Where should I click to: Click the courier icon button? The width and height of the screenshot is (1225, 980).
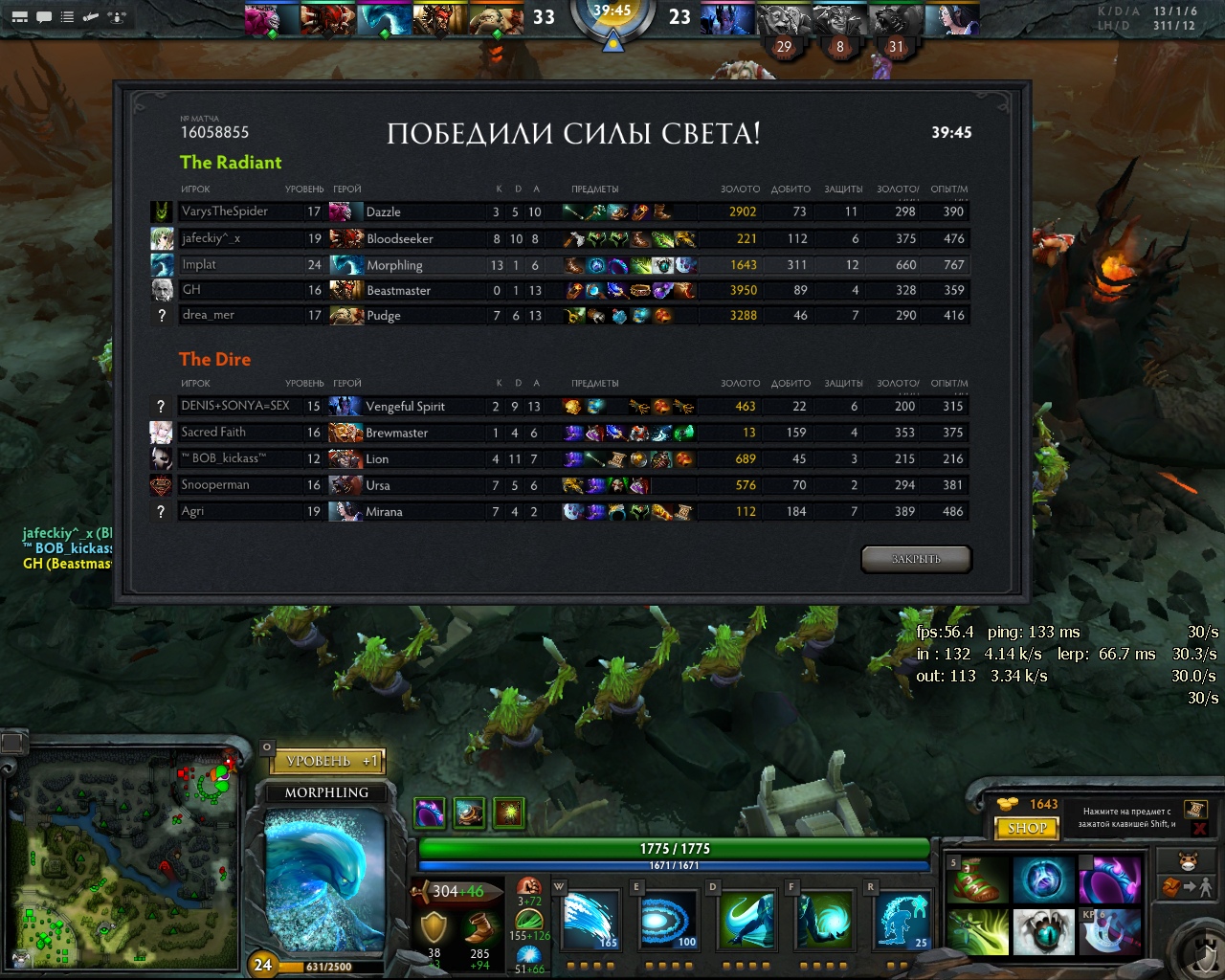pos(1188,859)
